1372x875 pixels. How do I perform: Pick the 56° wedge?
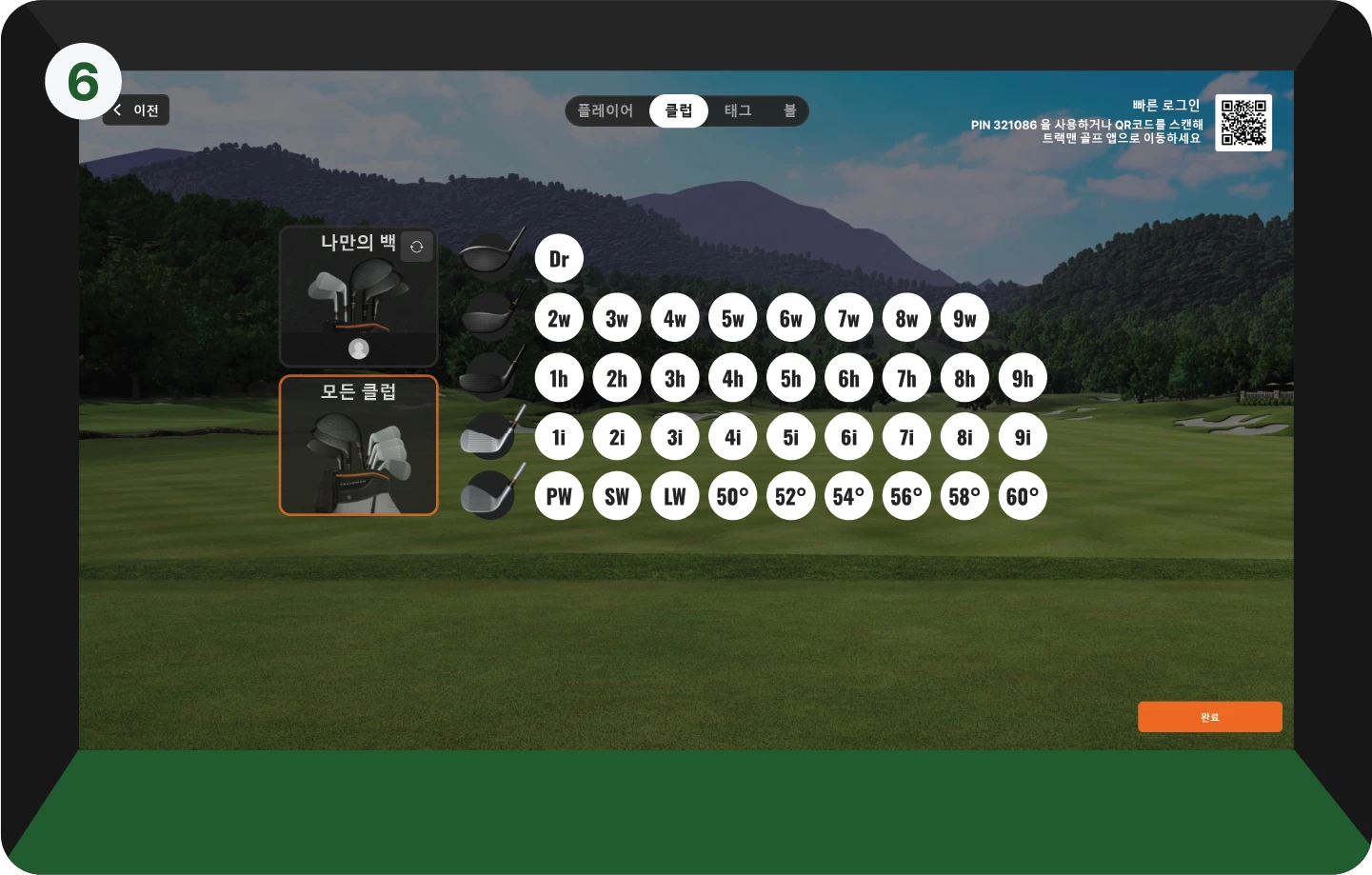click(x=906, y=496)
